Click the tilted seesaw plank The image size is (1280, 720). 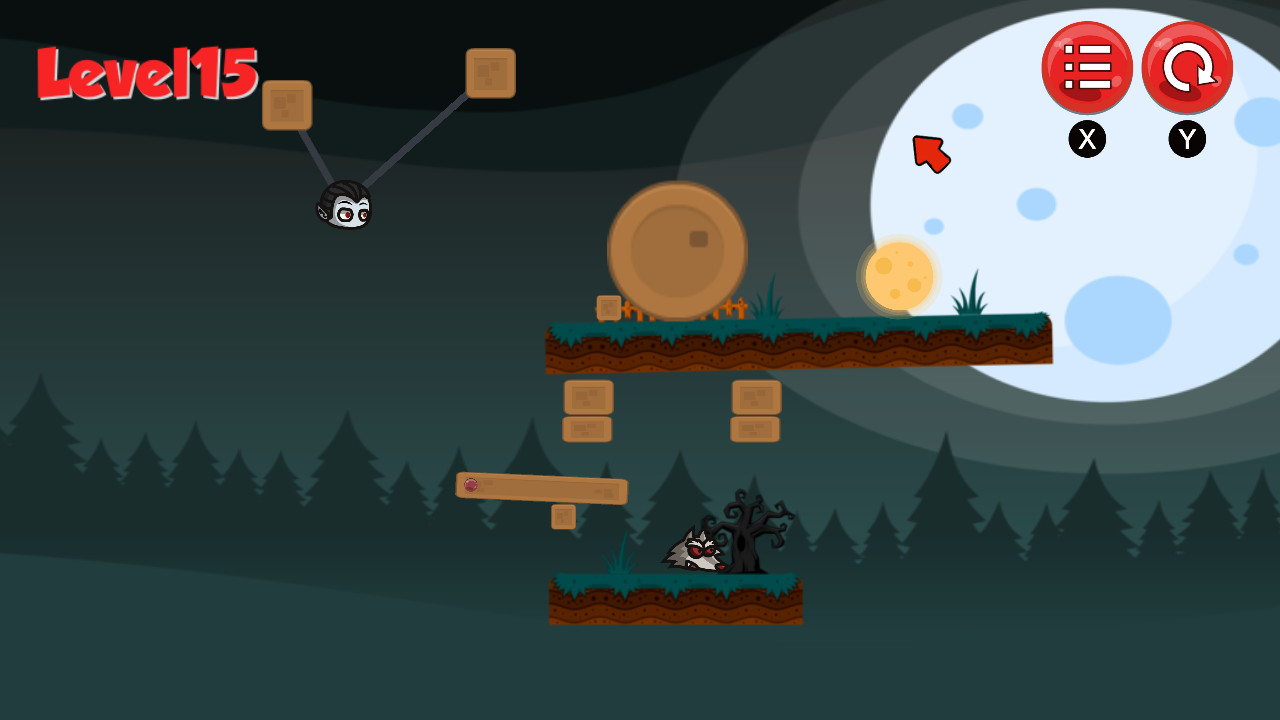(x=545, y=490)
